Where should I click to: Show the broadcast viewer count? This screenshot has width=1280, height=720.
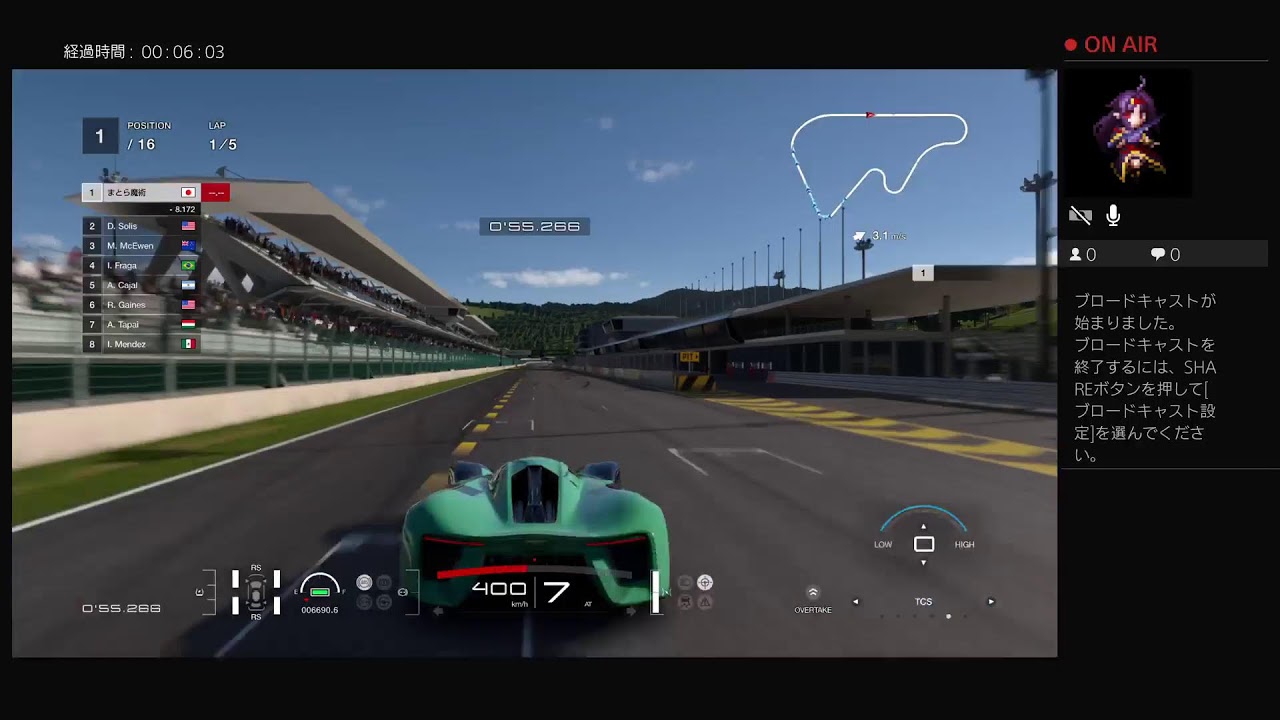1083,255
